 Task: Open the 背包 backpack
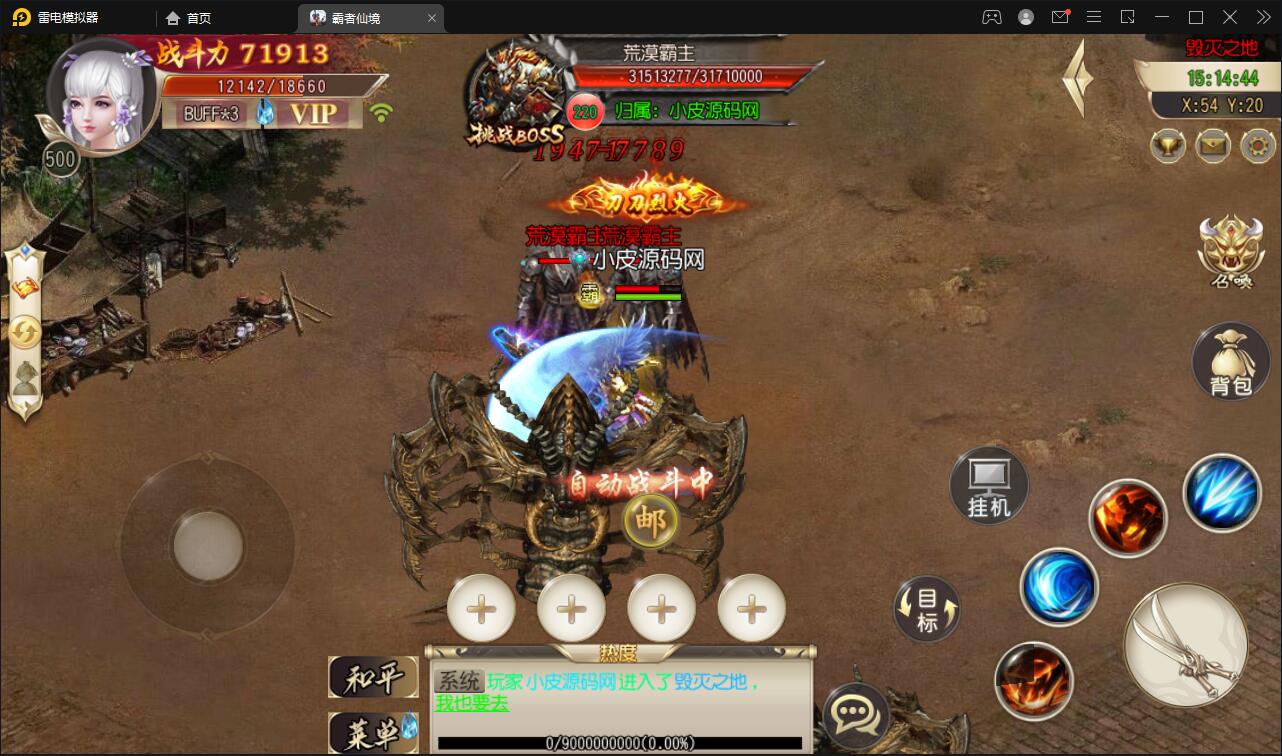pyautogui.click(x=1230, y=360)
